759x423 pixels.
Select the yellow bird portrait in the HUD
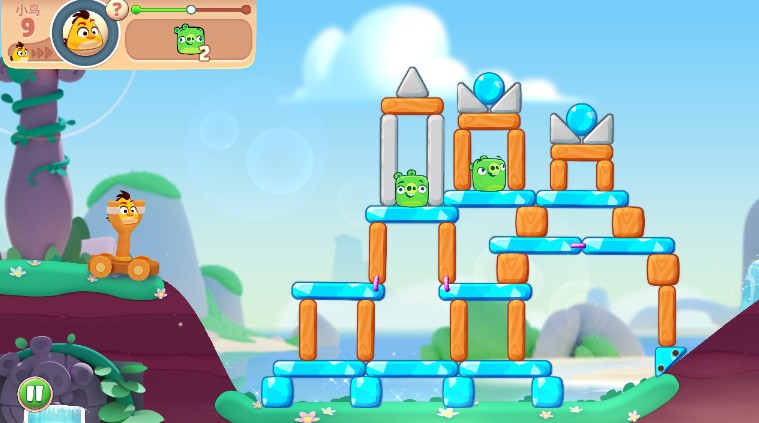(x=84, y=31)
